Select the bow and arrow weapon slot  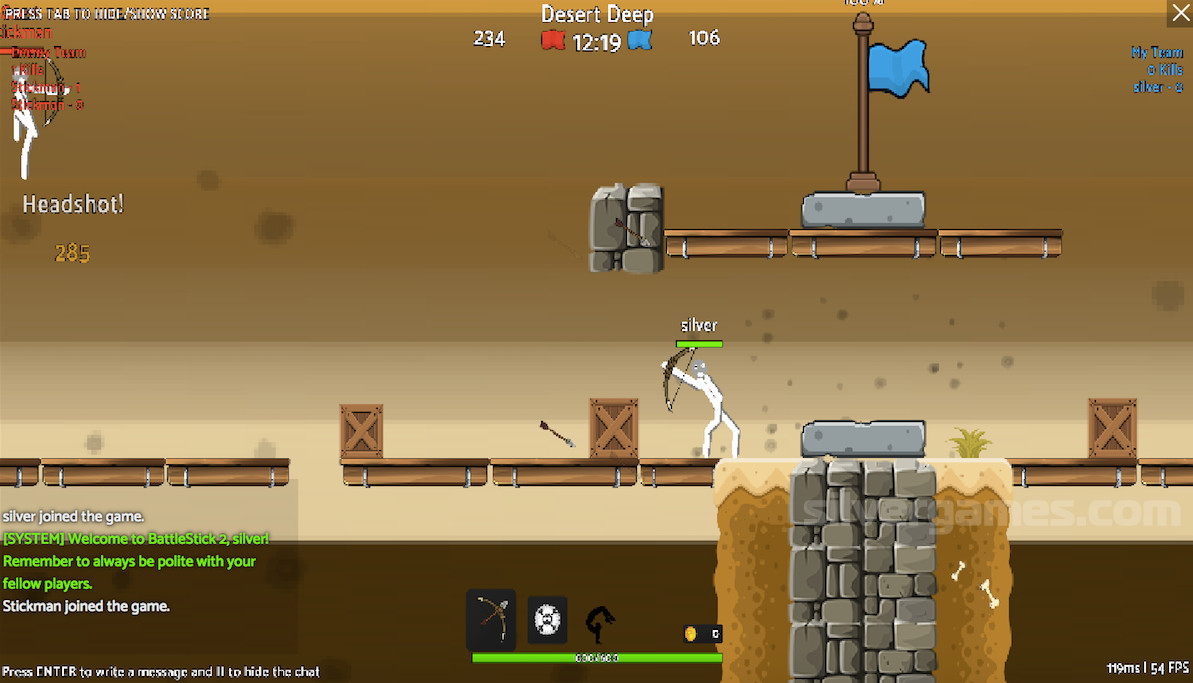coord(491,619)
